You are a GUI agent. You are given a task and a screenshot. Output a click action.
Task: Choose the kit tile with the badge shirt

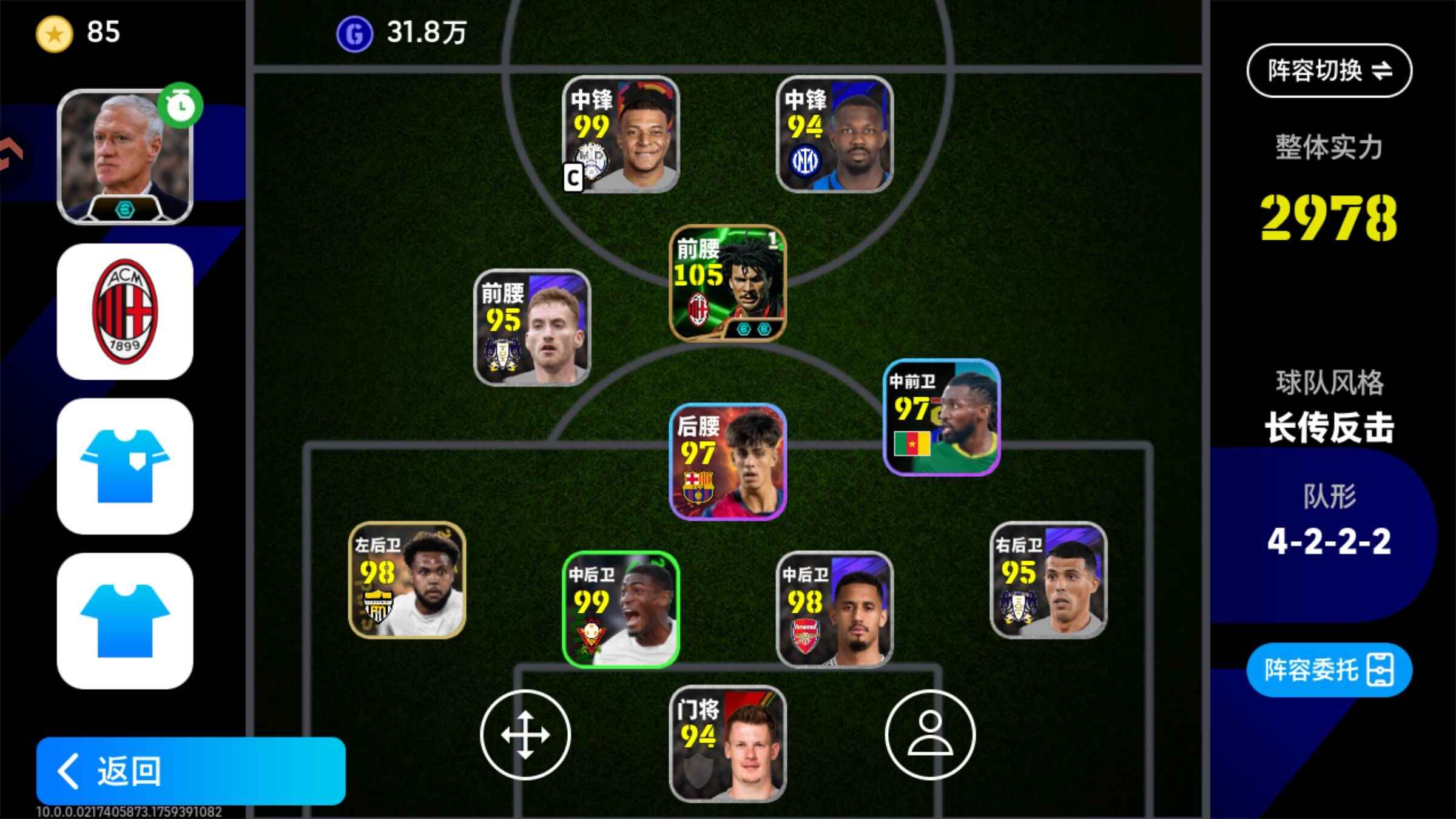[x=125, y=466]
